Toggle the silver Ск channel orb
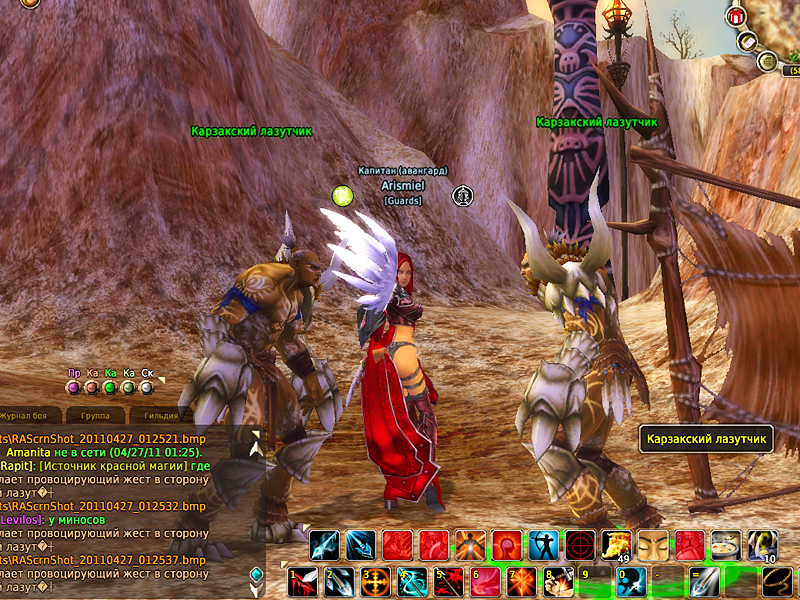This screenshot has height=600, width=800. pyautogui.click(x=147, y=387)
